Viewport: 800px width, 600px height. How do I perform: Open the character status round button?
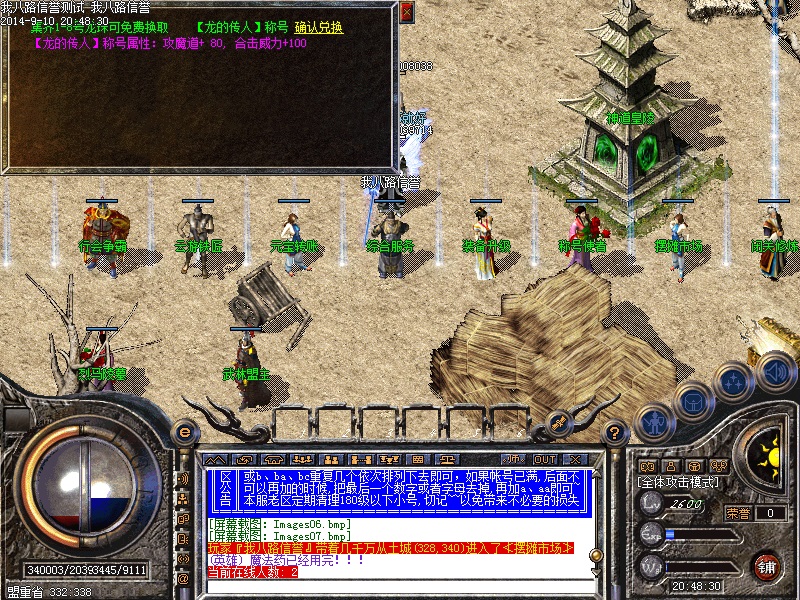[656, 421]
